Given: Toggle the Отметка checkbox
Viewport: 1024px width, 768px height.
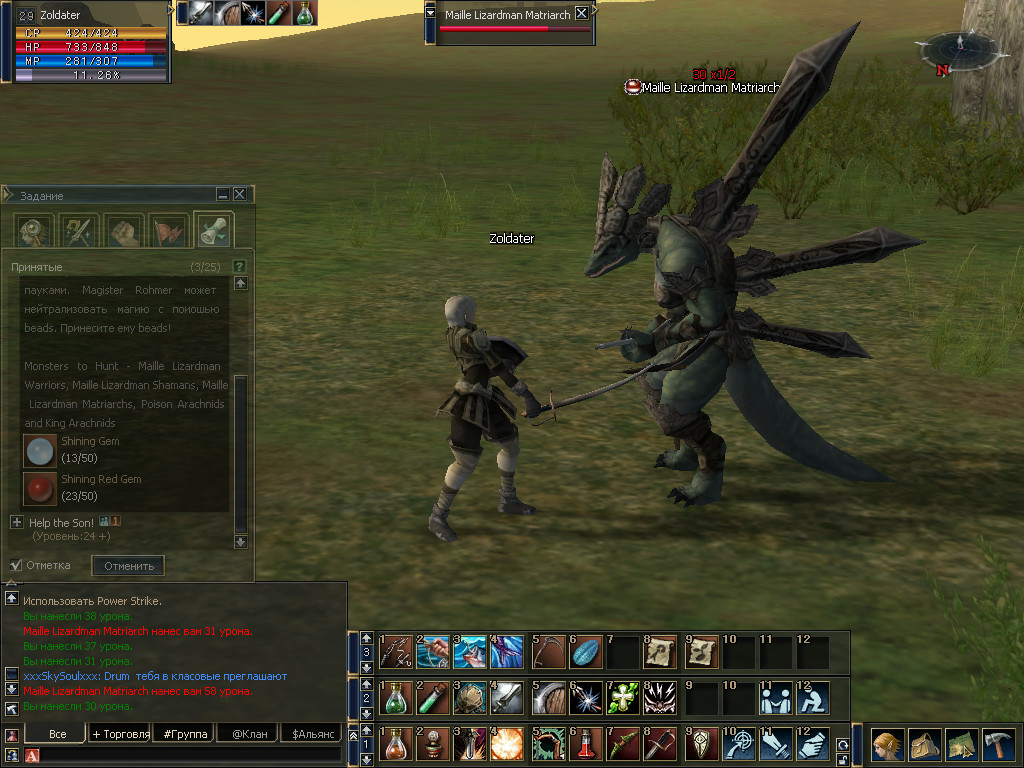Looking at the screenshot, I should [x=16, y=565].
